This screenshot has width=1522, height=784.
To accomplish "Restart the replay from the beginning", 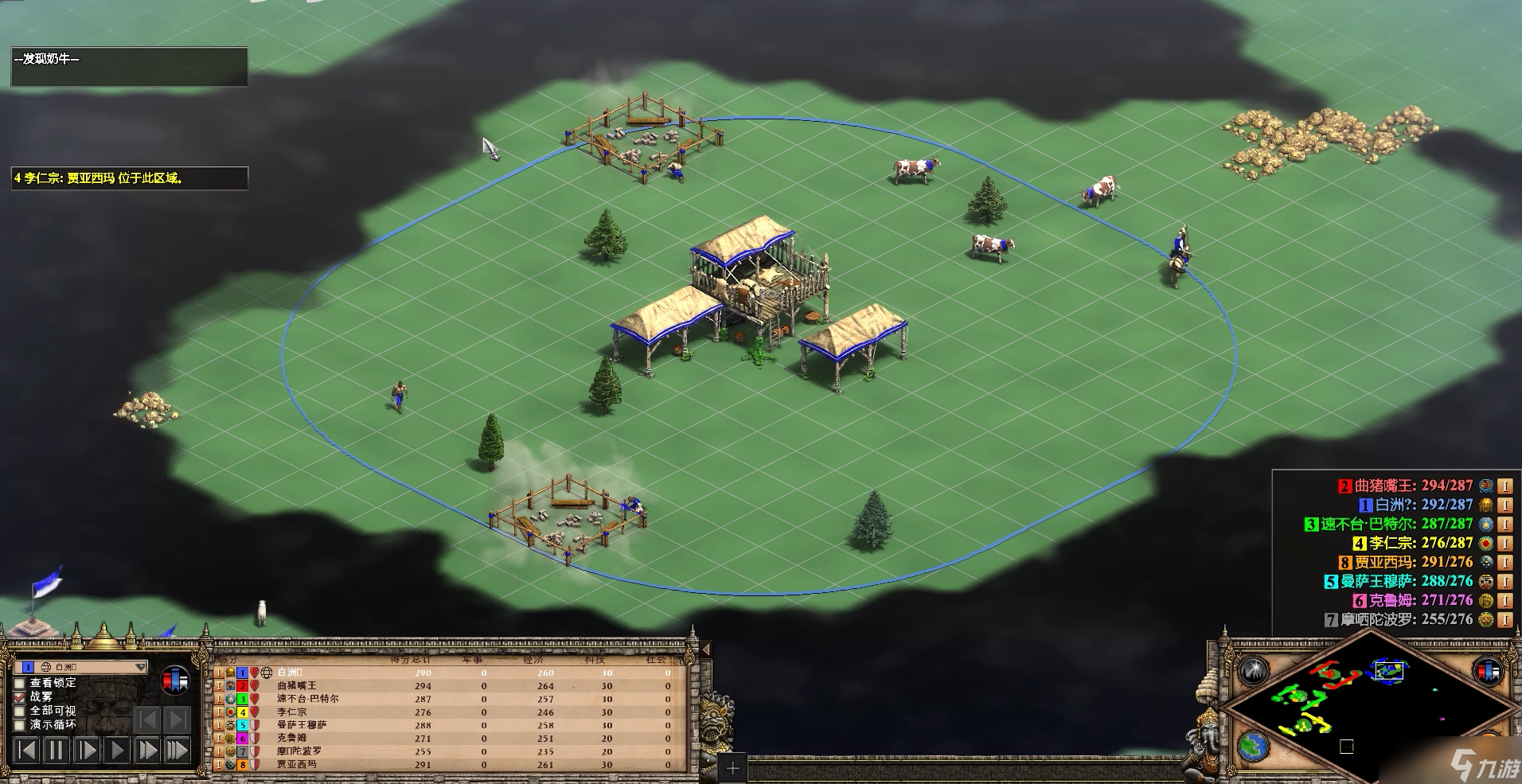I will tap(26, 750).
